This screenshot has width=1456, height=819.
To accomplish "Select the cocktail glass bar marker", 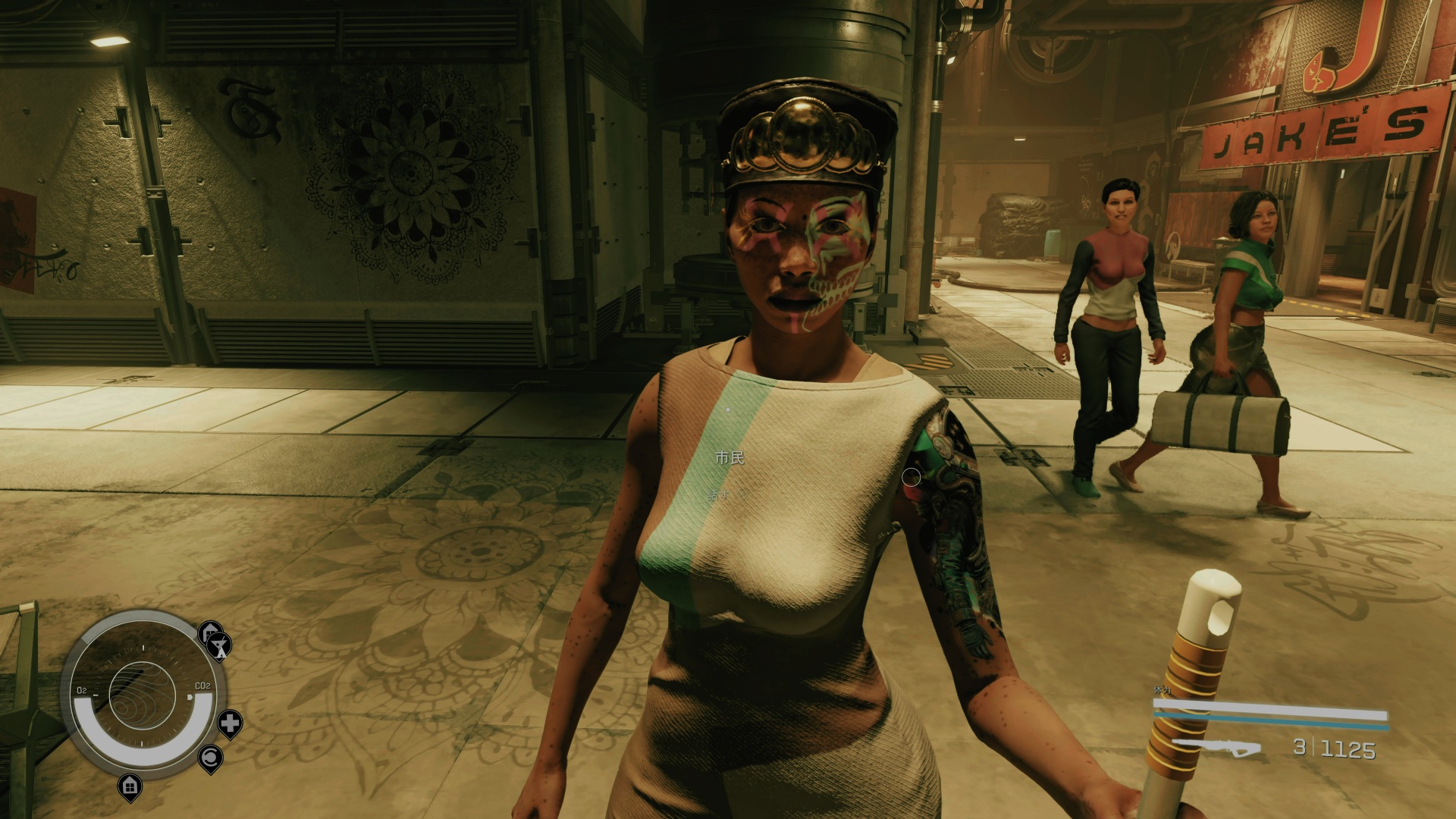I will coord(220,647).
